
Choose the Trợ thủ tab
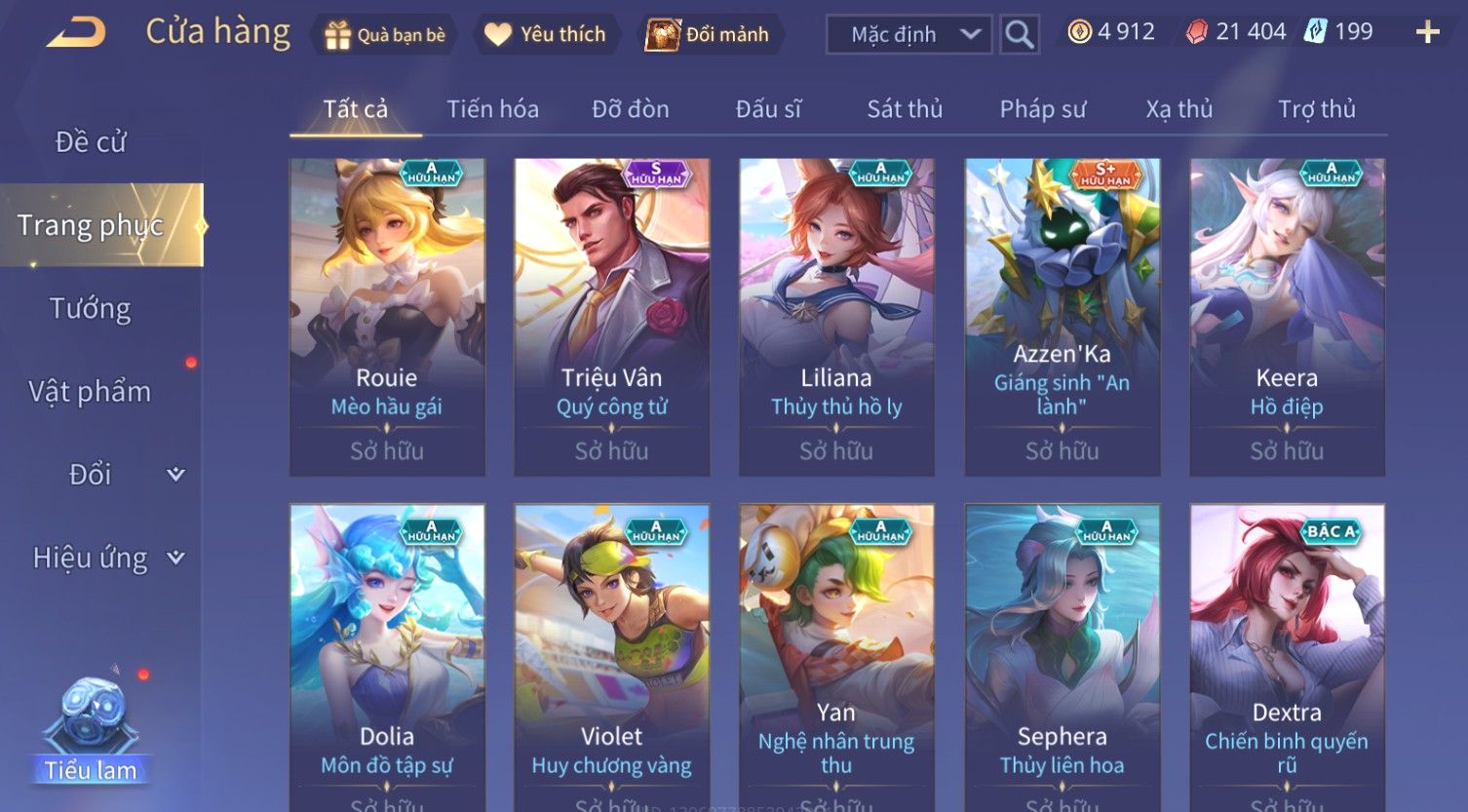click(1316, 109)
